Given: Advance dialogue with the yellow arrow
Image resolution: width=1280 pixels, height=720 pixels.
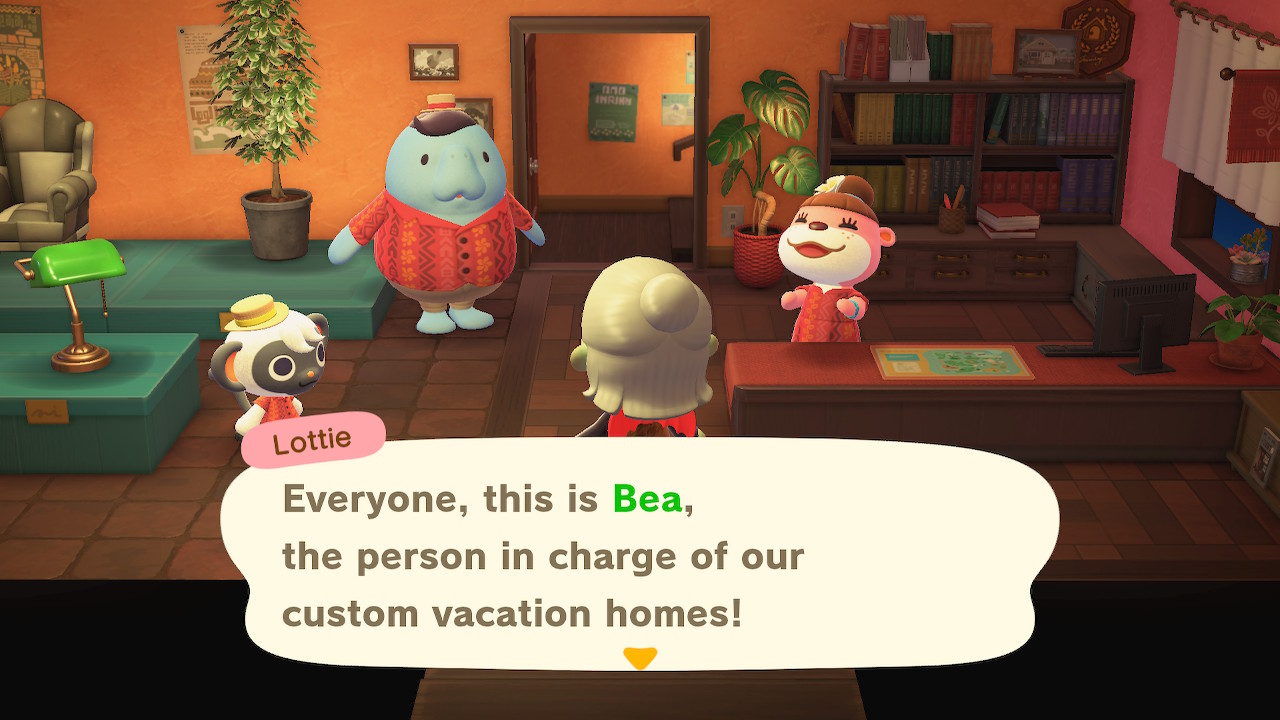Looking at the screenshot, I should click(639, 658).
